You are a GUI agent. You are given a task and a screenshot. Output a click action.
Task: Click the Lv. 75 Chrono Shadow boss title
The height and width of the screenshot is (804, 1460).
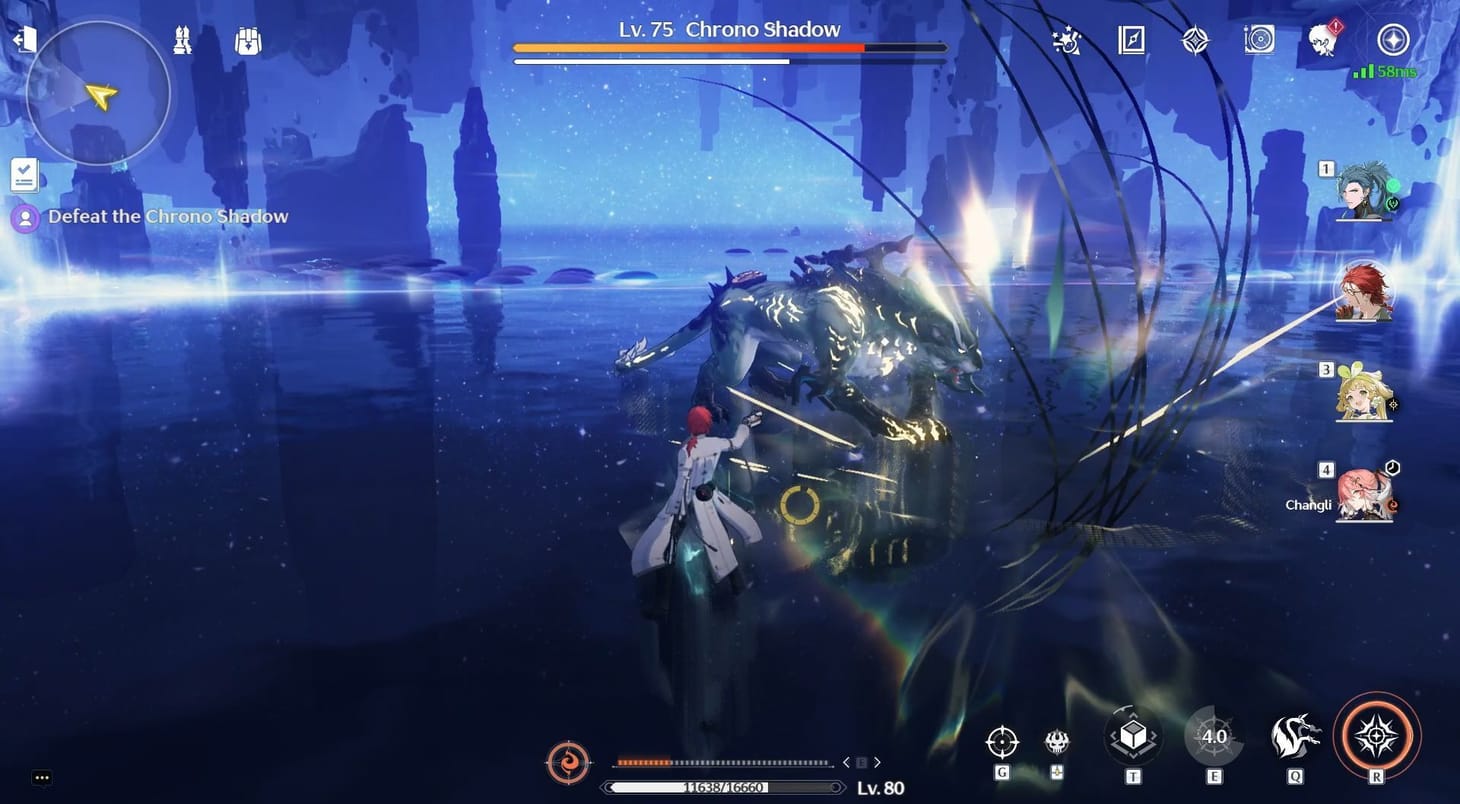[729, 29]
